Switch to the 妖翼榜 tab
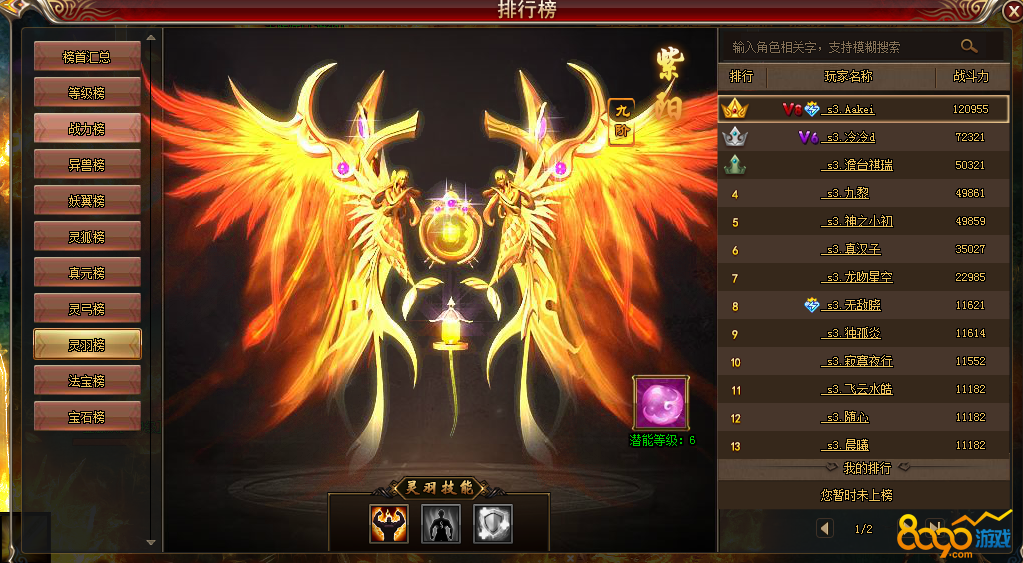The image size is (1023, 563). pyautogui.click(x=87, y=201)
